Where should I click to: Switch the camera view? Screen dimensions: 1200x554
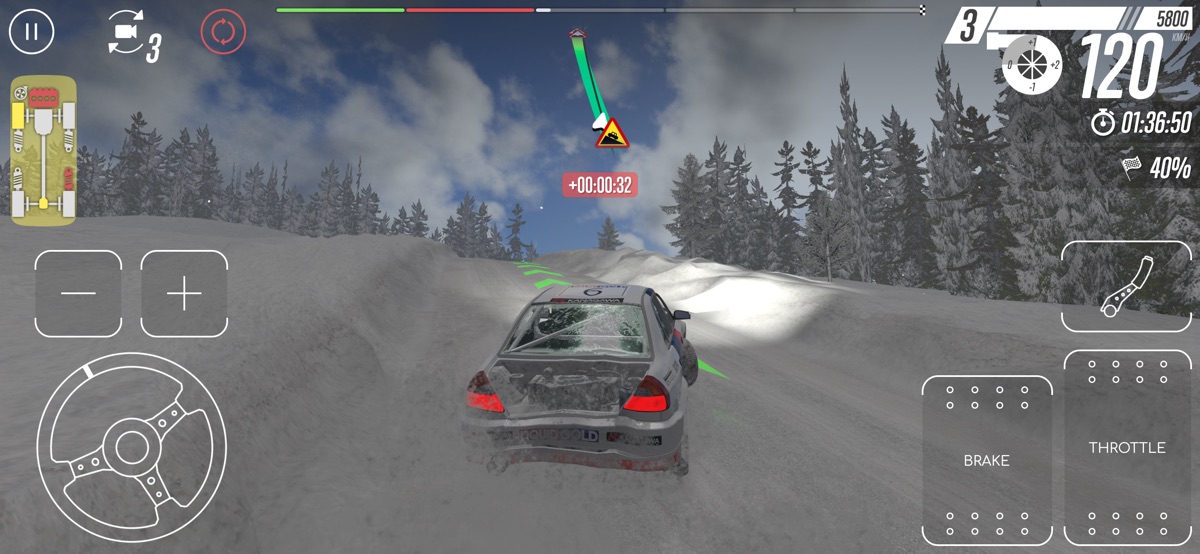[127, 35]
